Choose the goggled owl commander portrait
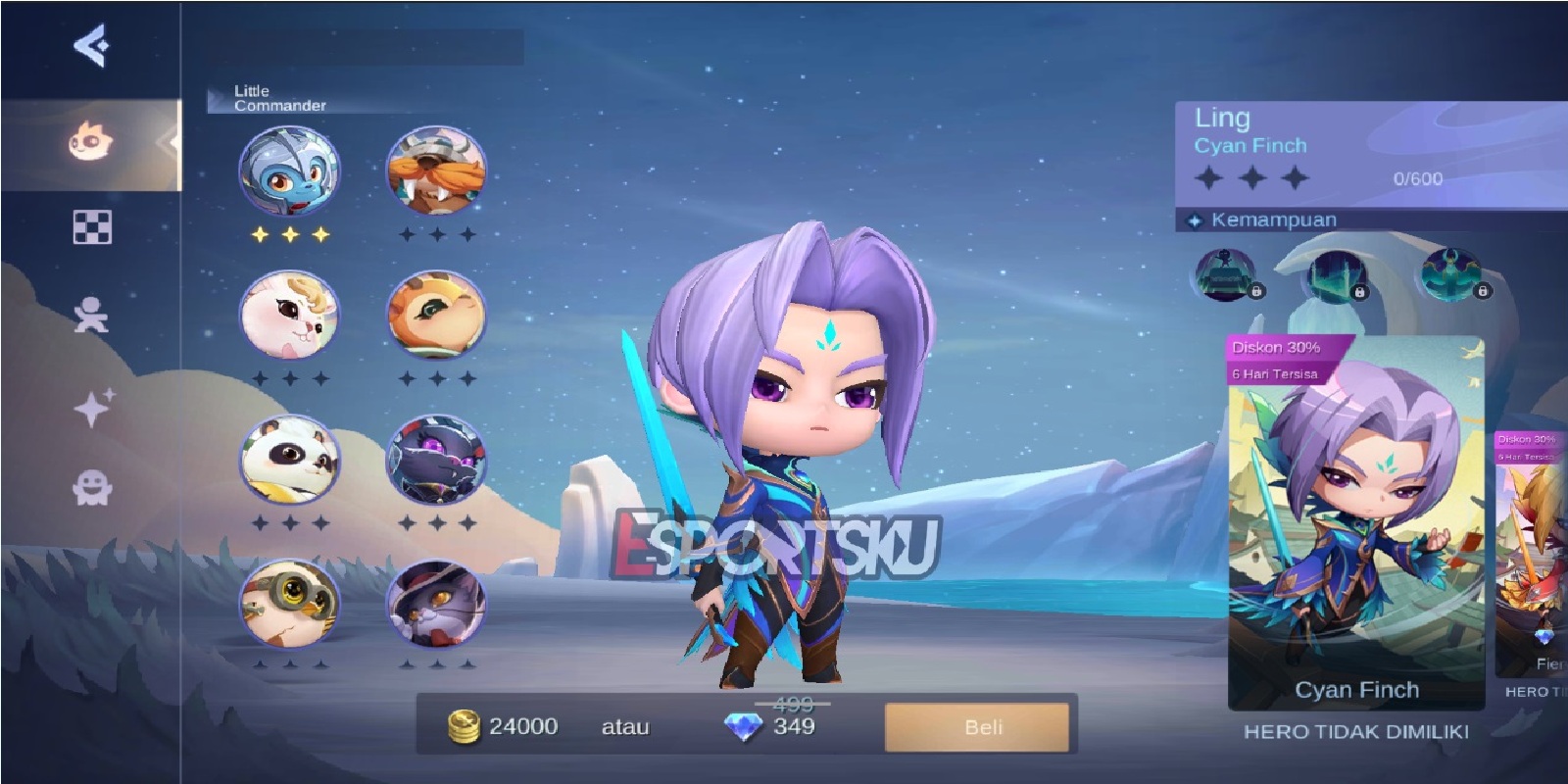1568x784 pixels. [x=289, y=603]
